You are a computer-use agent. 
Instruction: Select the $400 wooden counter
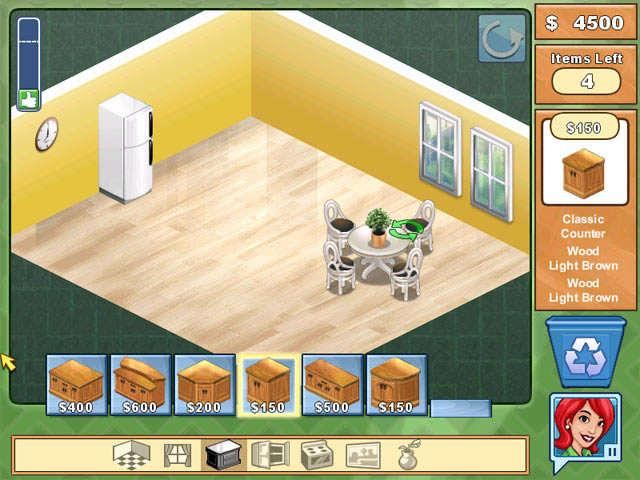[77, 384]
